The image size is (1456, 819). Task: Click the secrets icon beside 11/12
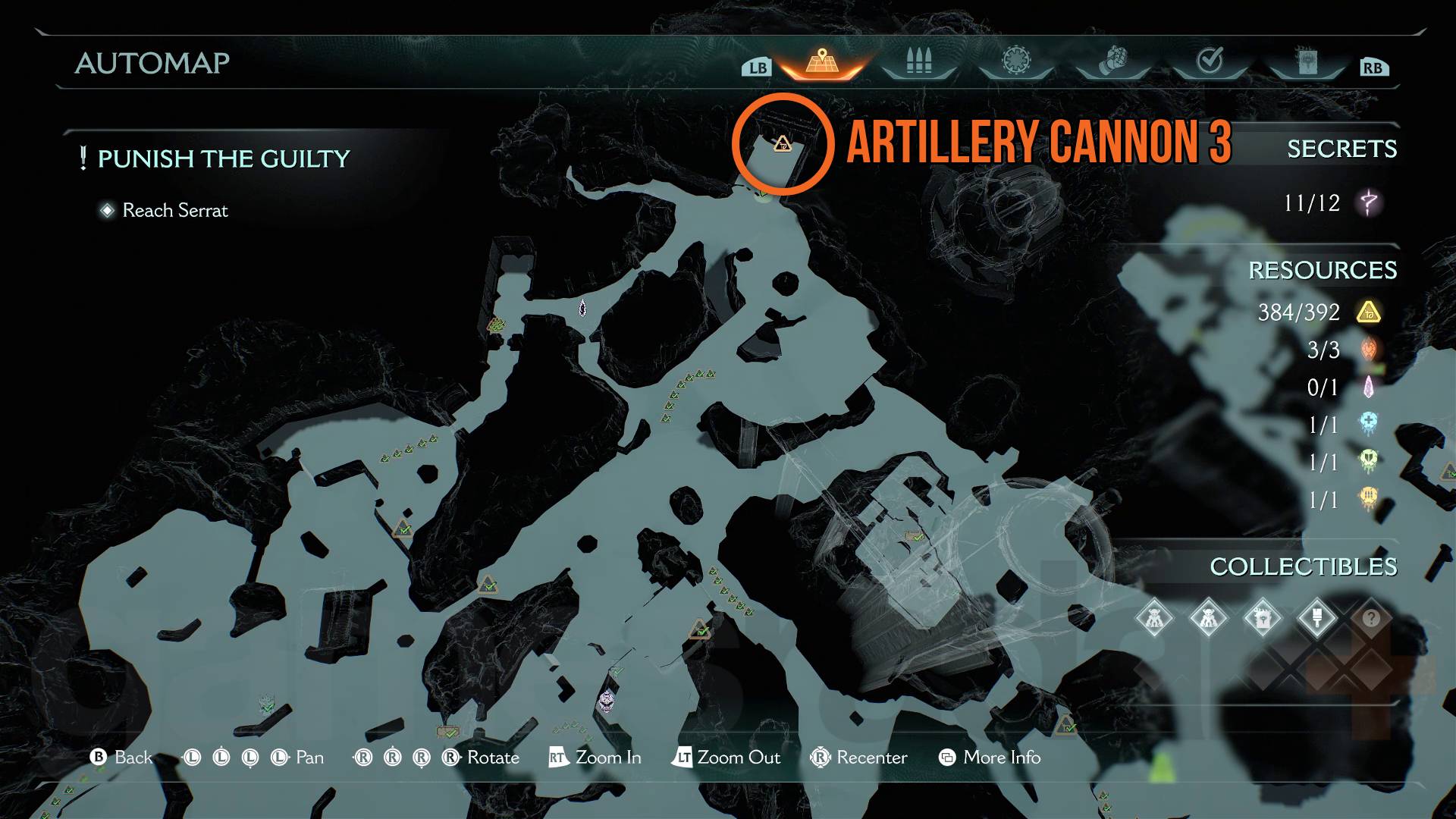coord(1369,203)
